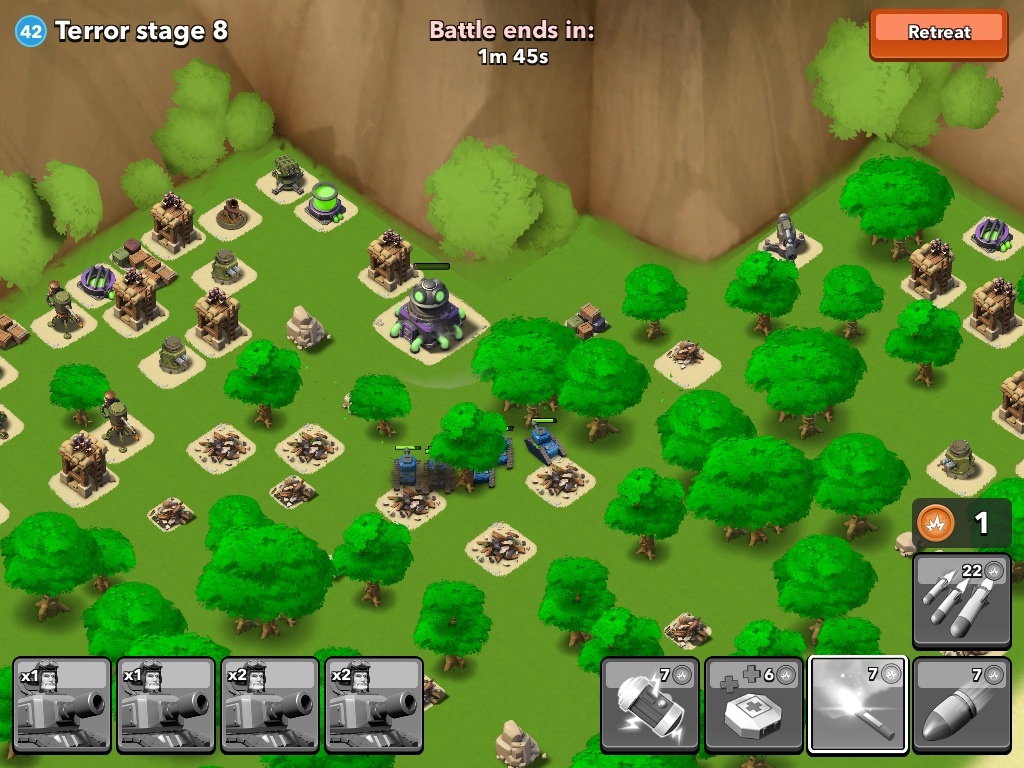Retreat from the battle
This screenshot has width=1024, height=768.
tap(938, 32)
